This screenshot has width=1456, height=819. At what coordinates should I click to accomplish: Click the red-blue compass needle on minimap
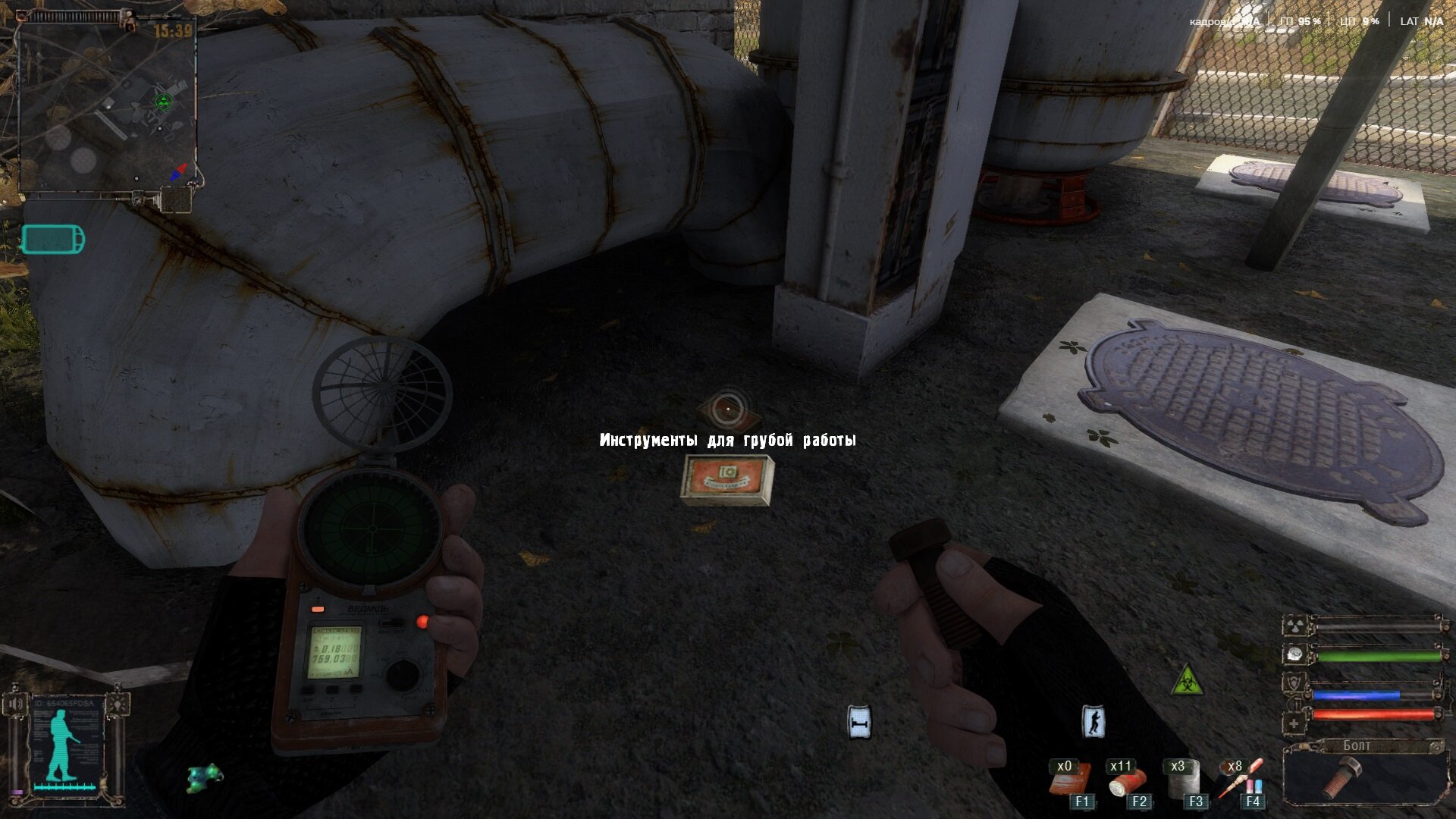point(178,172)
